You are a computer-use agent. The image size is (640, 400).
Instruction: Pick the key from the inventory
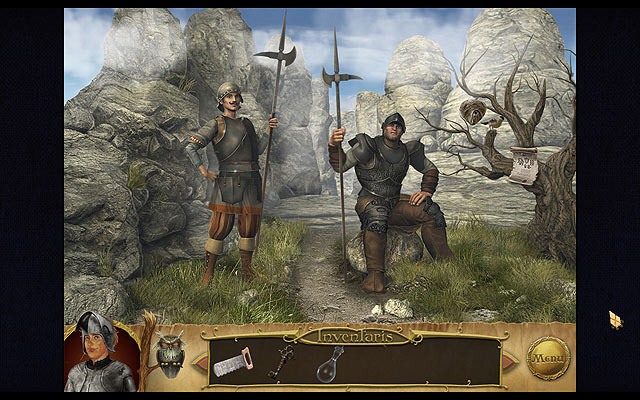(280, 360)
